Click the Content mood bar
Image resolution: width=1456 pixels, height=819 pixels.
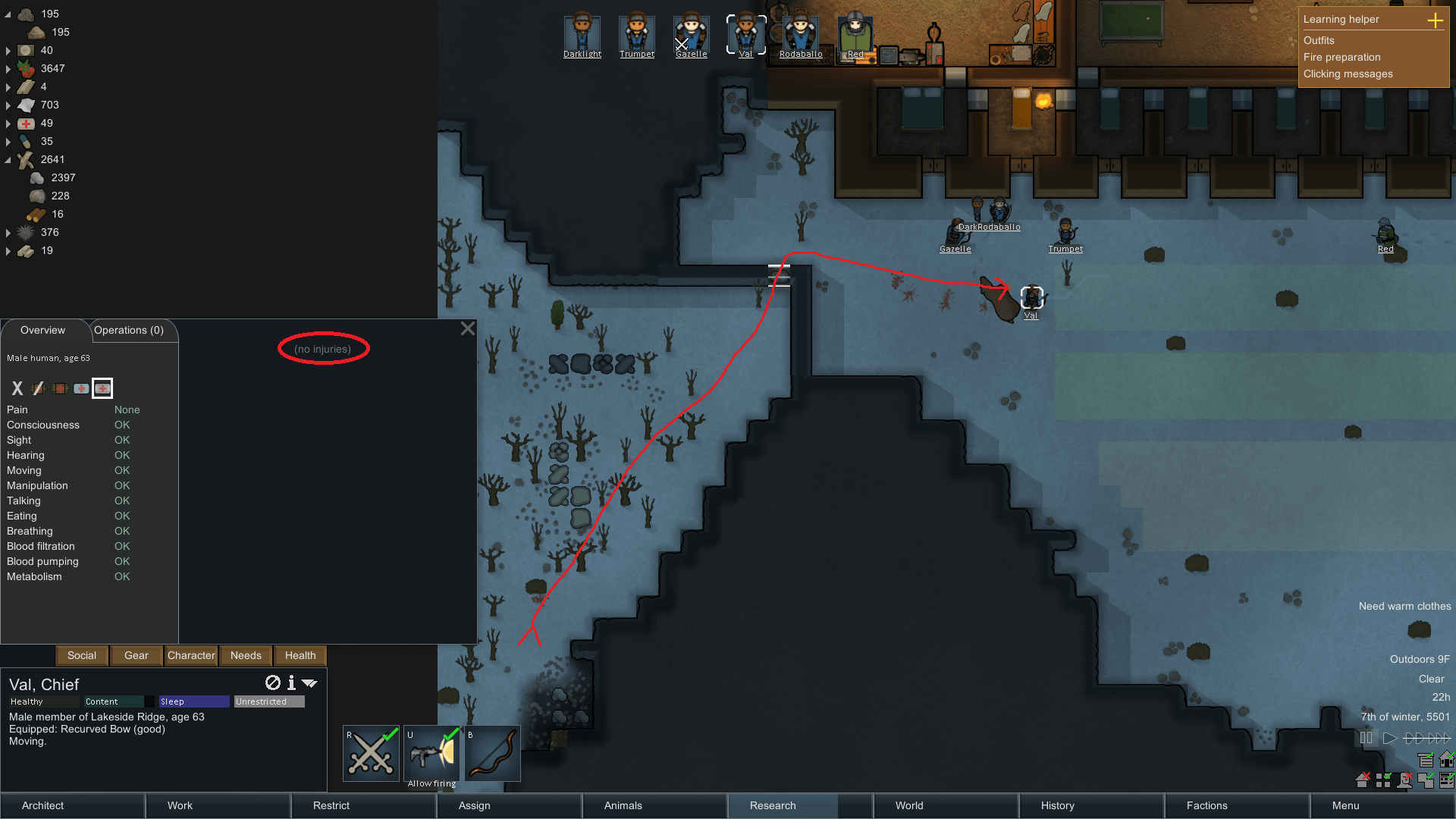click(x=115, y=701)
